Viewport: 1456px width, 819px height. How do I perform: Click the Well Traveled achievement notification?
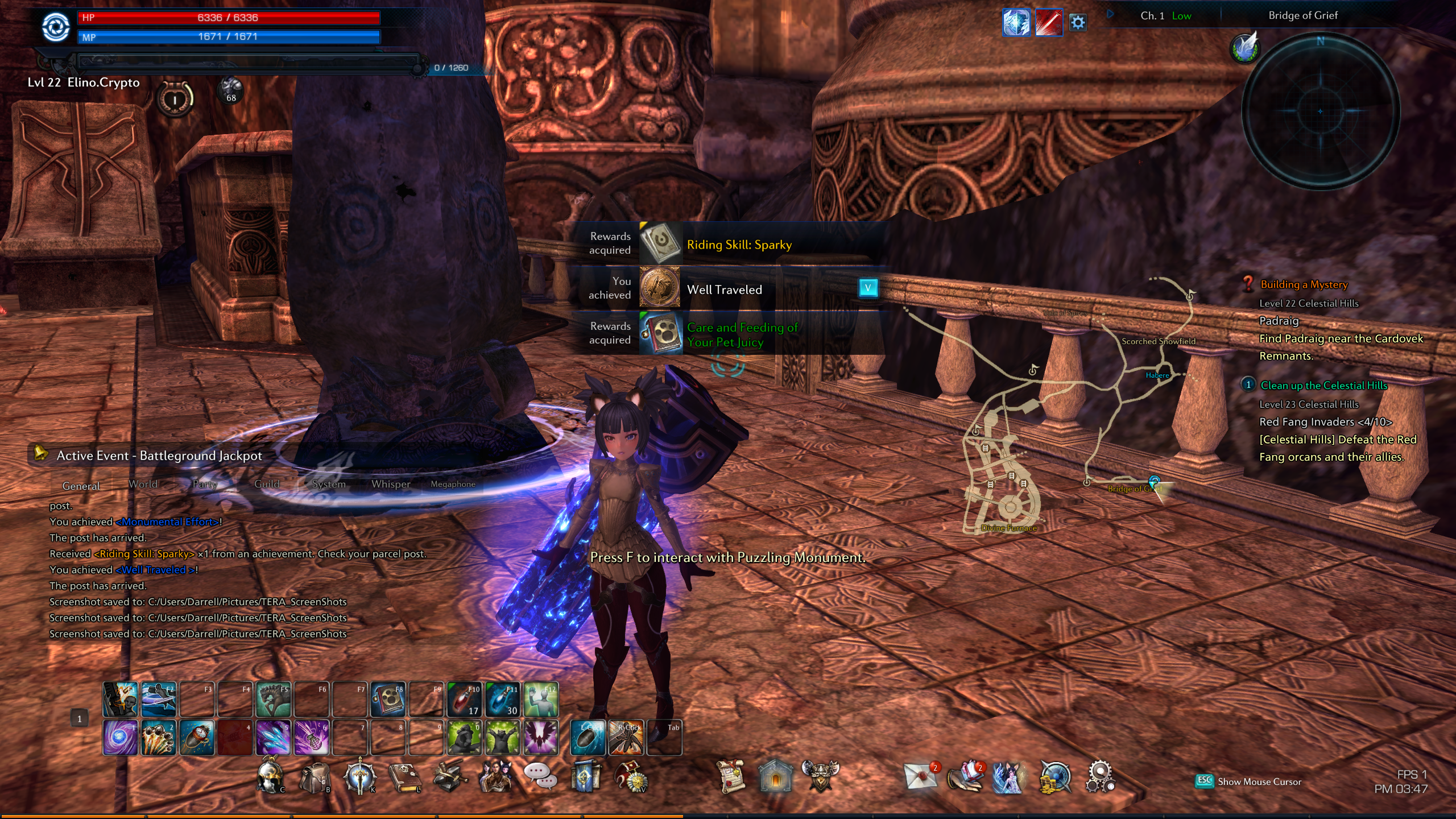point(724,289)
